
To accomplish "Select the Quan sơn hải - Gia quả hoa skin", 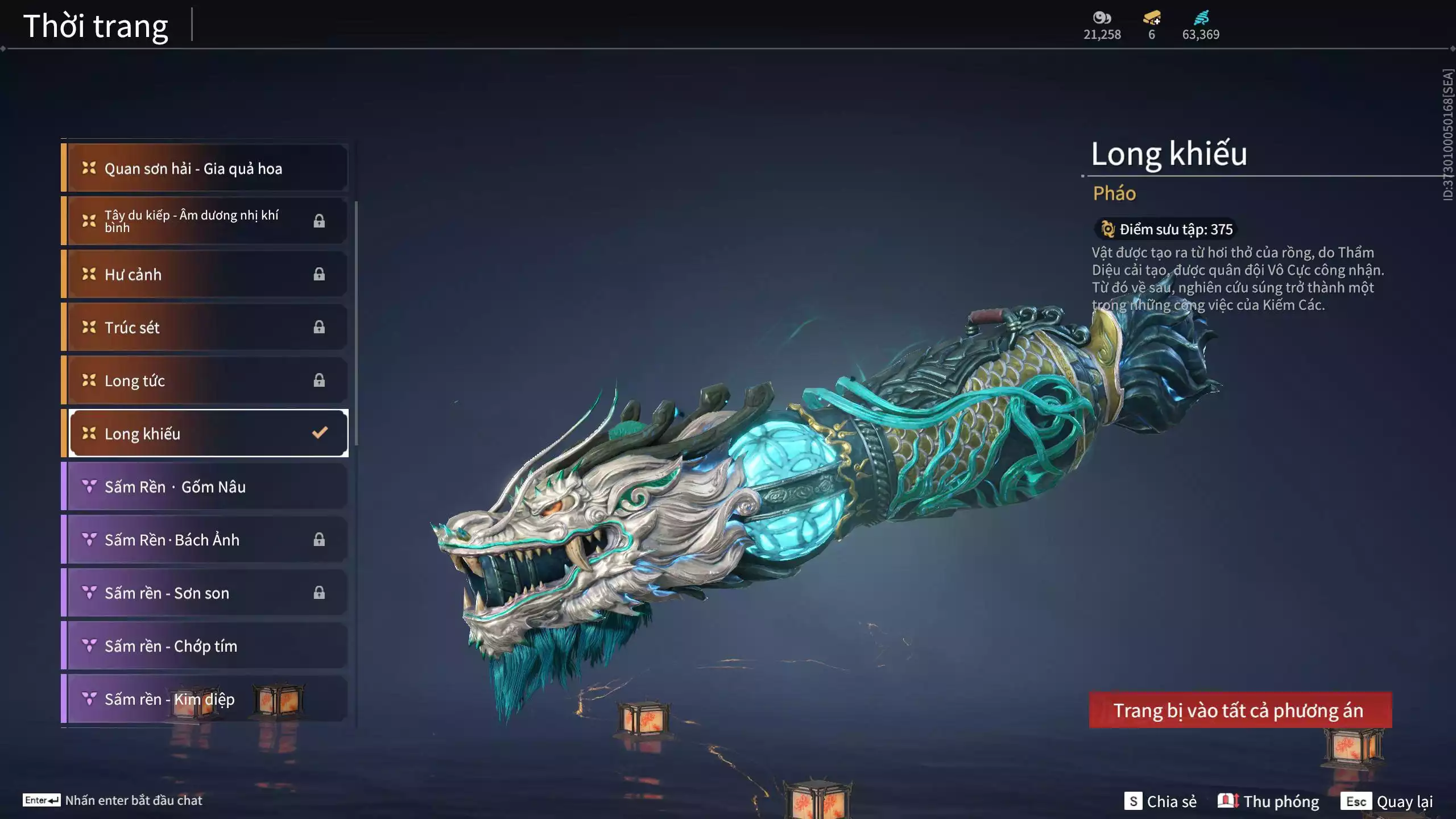I will tap(205, 168).
